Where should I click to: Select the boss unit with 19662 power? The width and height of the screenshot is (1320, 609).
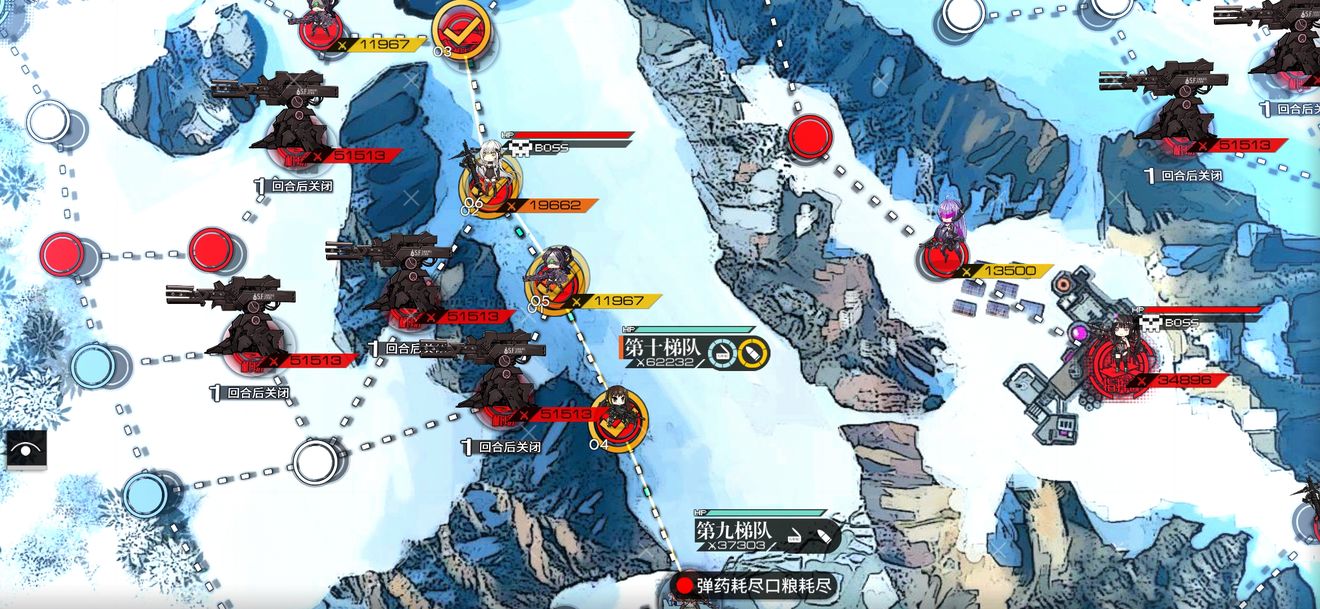[487, 177]
